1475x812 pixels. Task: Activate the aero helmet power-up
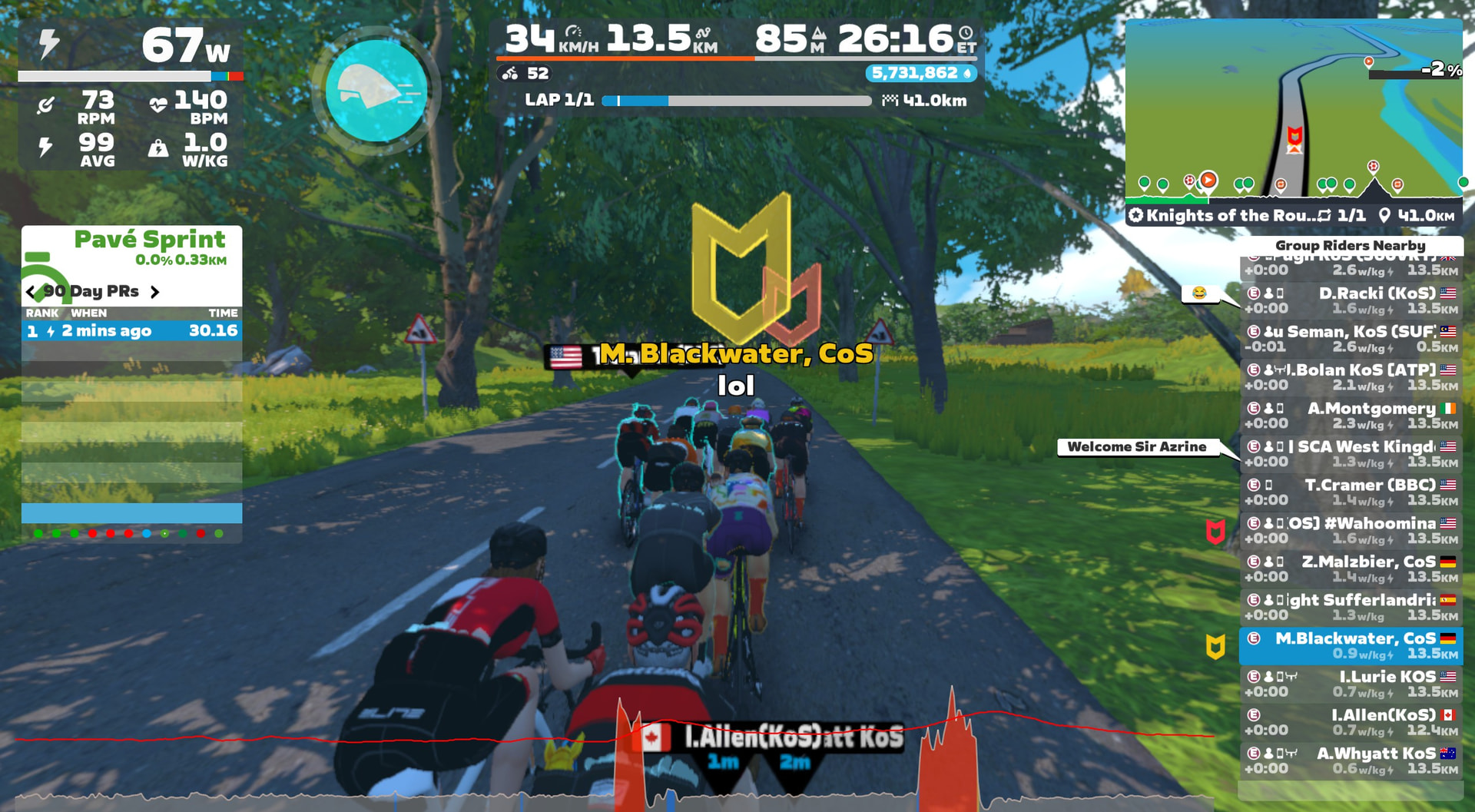coord(376,91)
